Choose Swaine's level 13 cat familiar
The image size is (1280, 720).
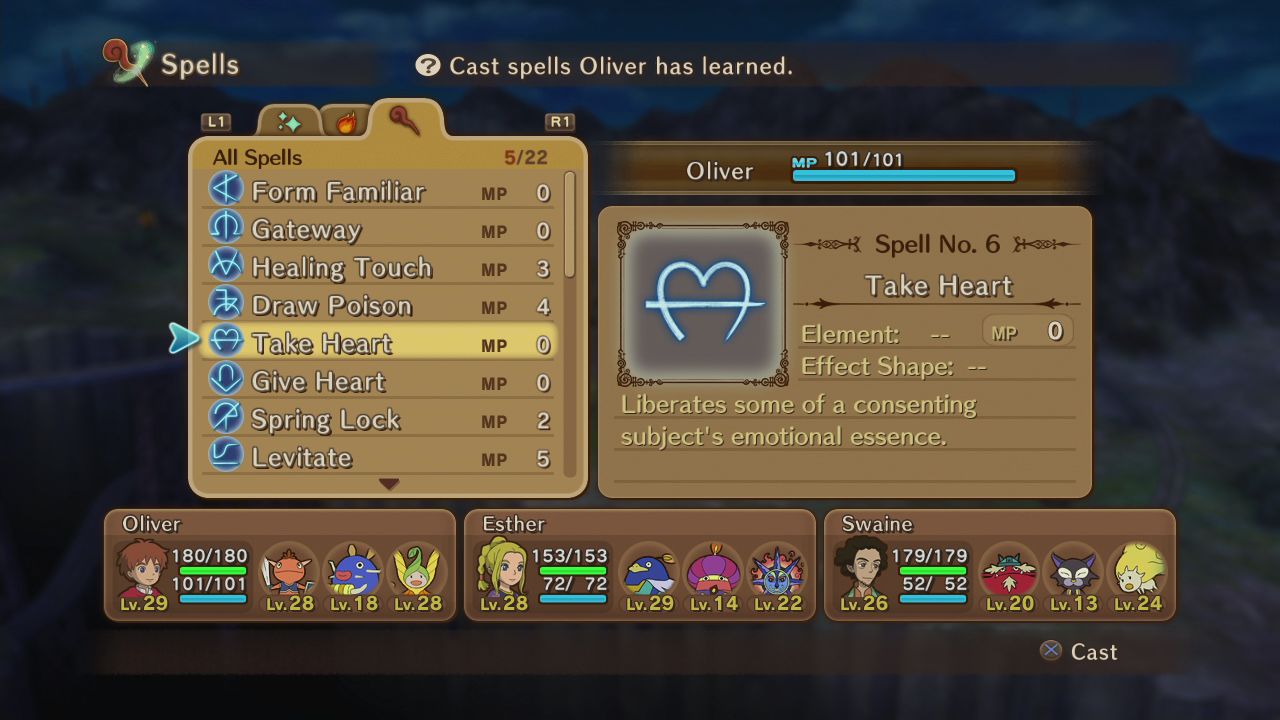point(1073,574)
